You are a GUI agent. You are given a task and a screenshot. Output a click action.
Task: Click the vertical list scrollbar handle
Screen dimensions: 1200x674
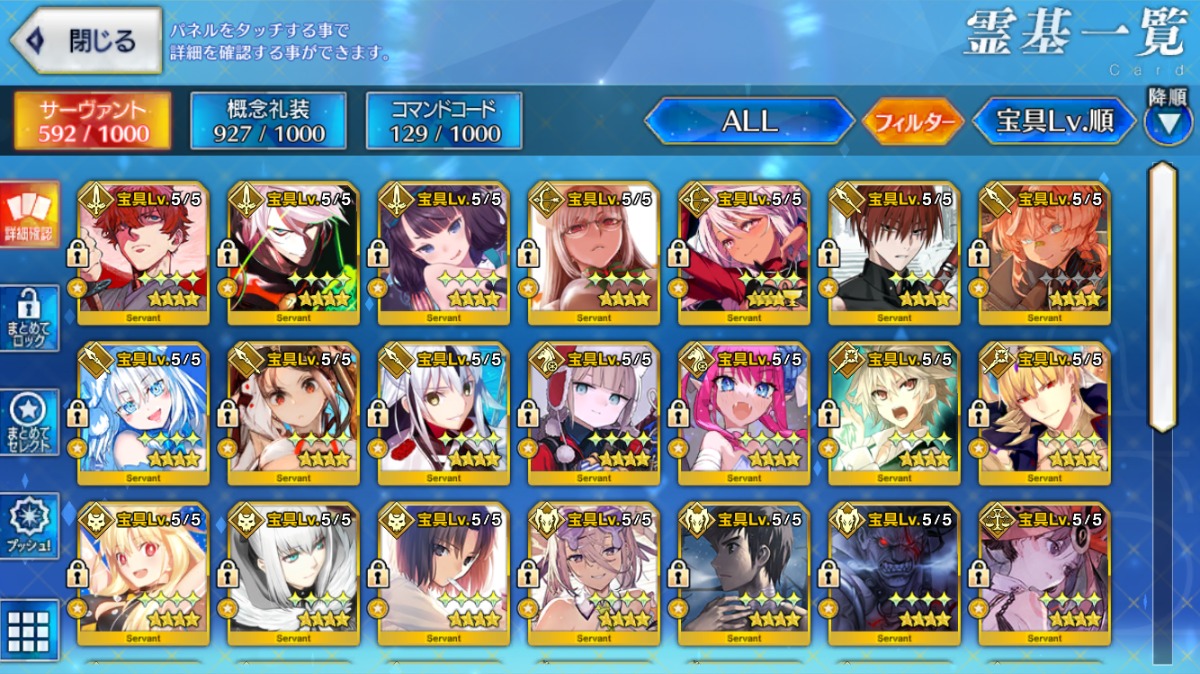pyautogui.click(x=1162, y=295)
